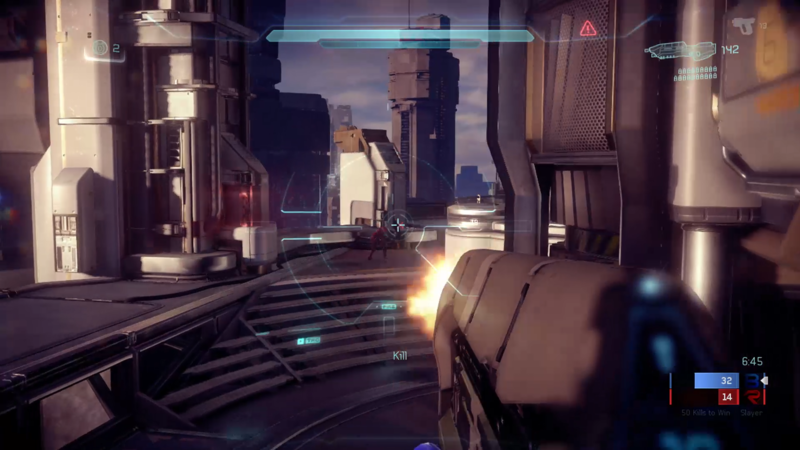Select the blue team emblem

[x=752, y=380]
